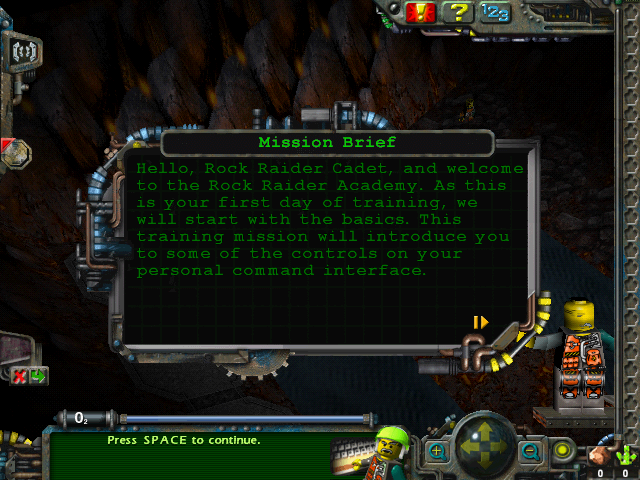Click the octagonal map icon on the left
The width and height of the screenshot is (640, 480).
(16, 154)
